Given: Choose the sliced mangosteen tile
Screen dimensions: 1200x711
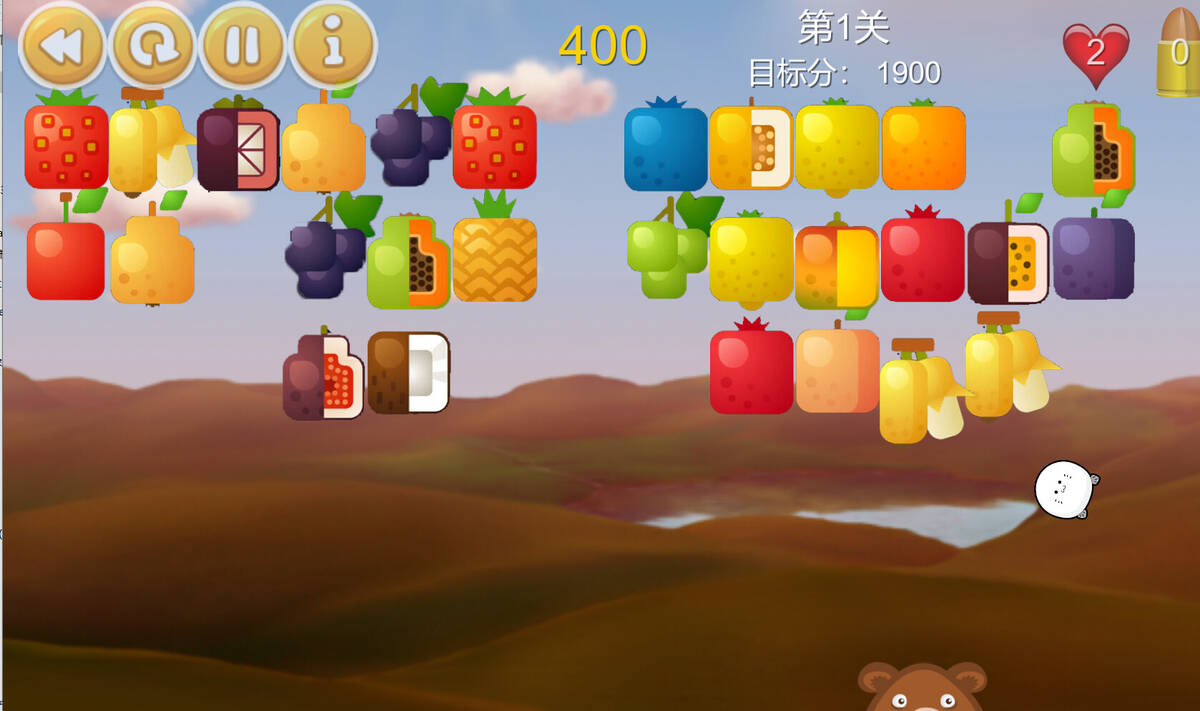Looking at the screenshot, I should 237,150.
